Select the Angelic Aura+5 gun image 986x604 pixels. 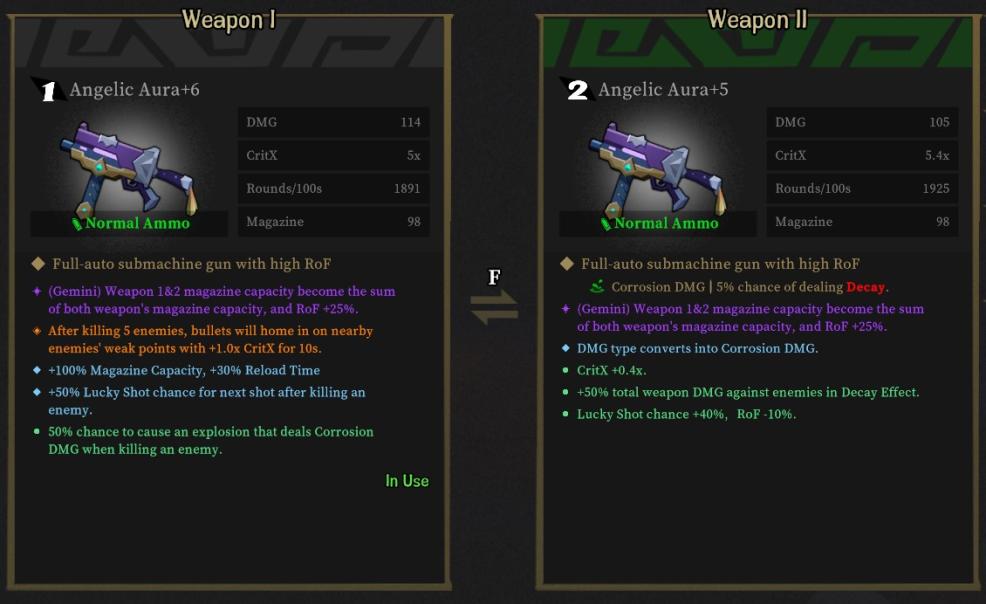660,163
